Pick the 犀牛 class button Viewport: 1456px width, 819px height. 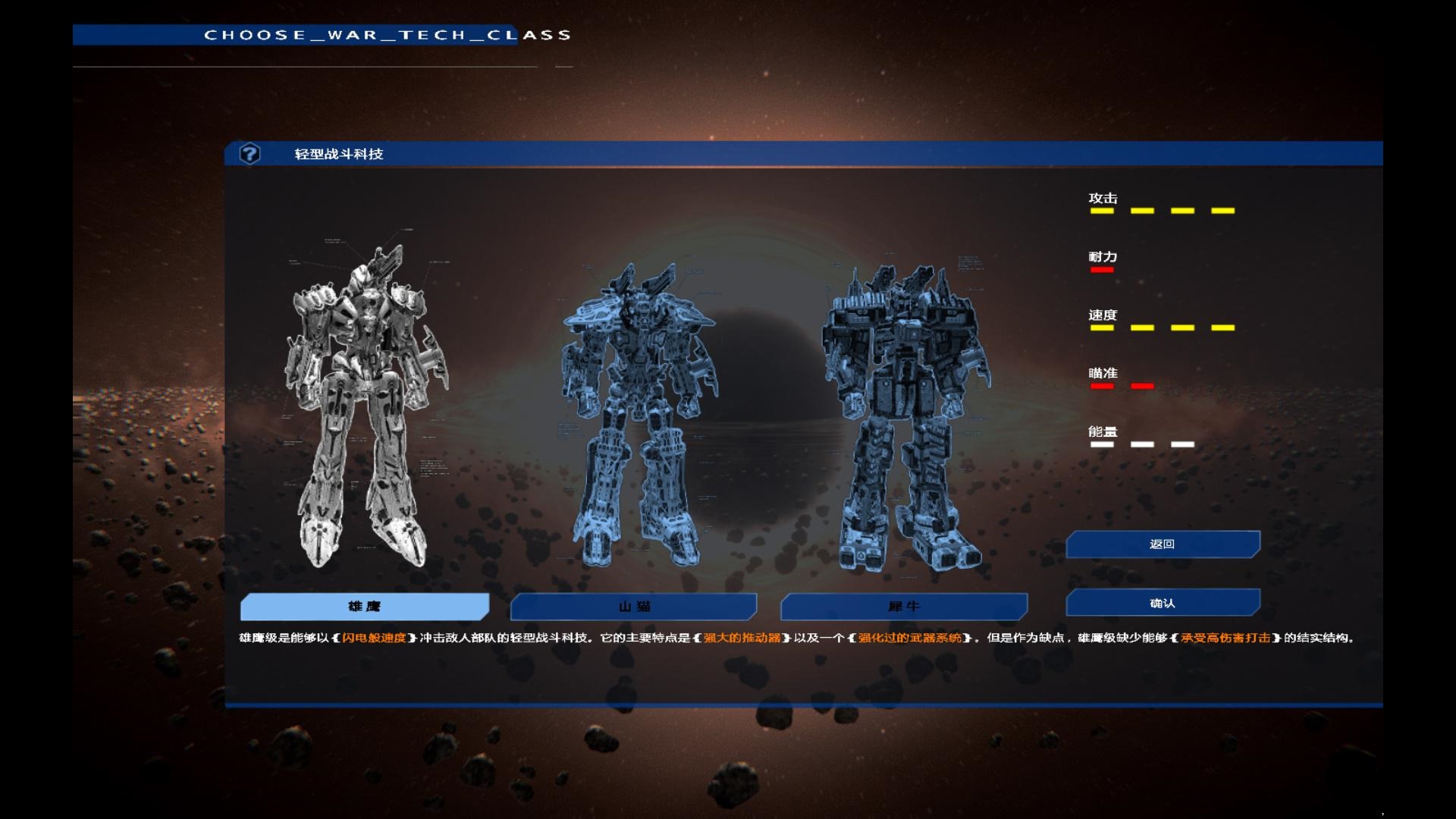click(x=904, y=607)
